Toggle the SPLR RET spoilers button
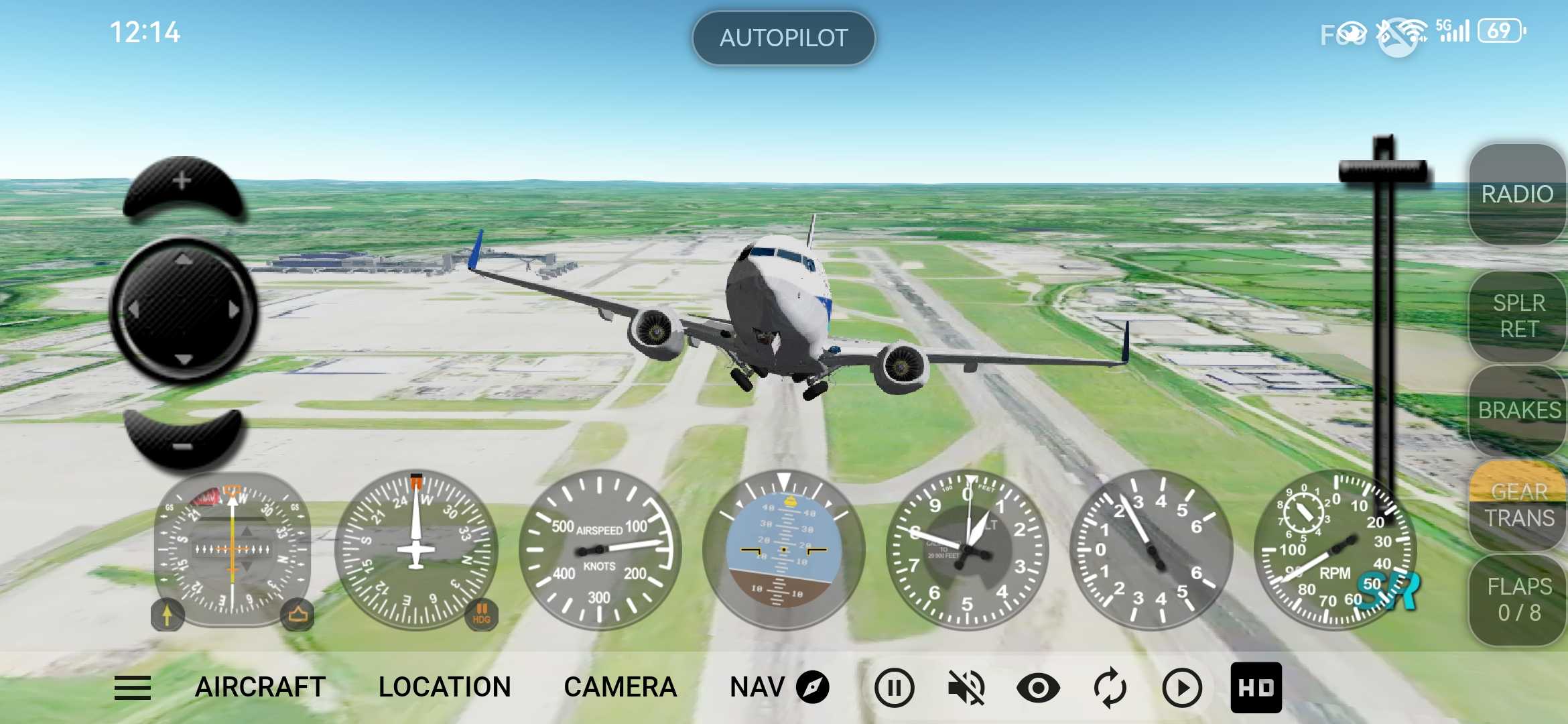The image size is (1568, 724). 1518,316
